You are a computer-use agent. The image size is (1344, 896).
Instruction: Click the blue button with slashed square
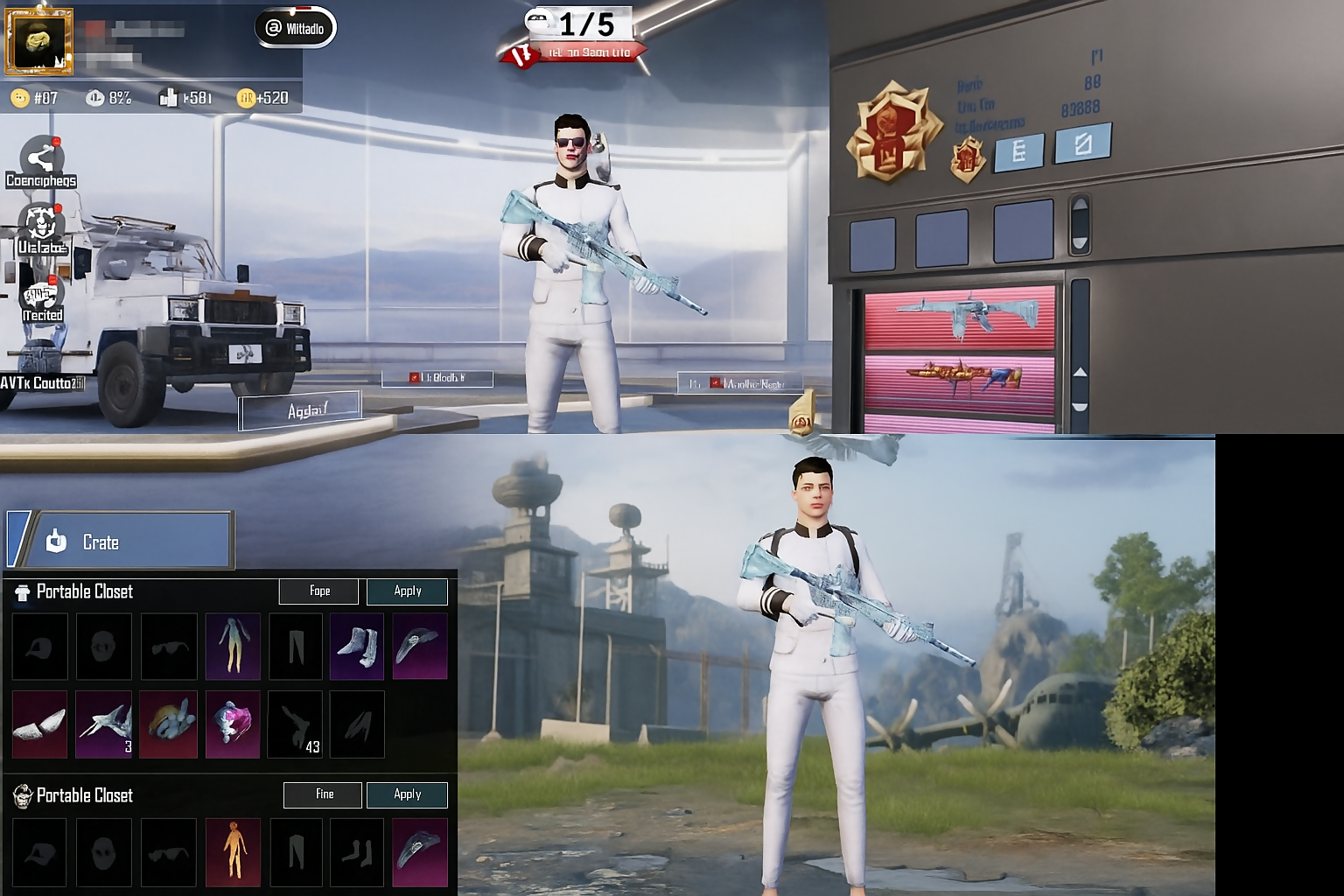click(x=1082, y=143)
